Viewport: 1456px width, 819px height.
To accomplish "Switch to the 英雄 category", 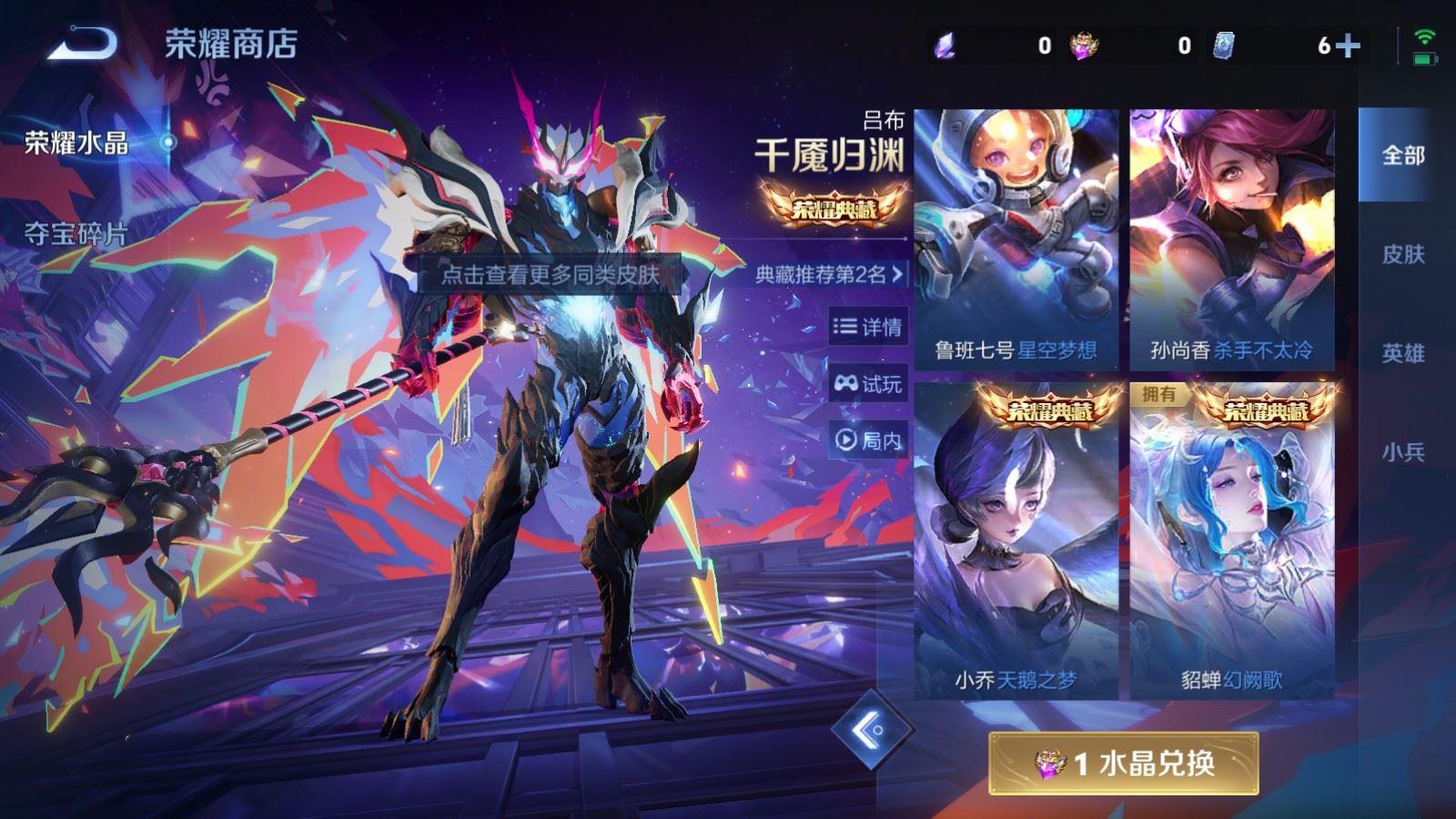I will [1402, 353].
